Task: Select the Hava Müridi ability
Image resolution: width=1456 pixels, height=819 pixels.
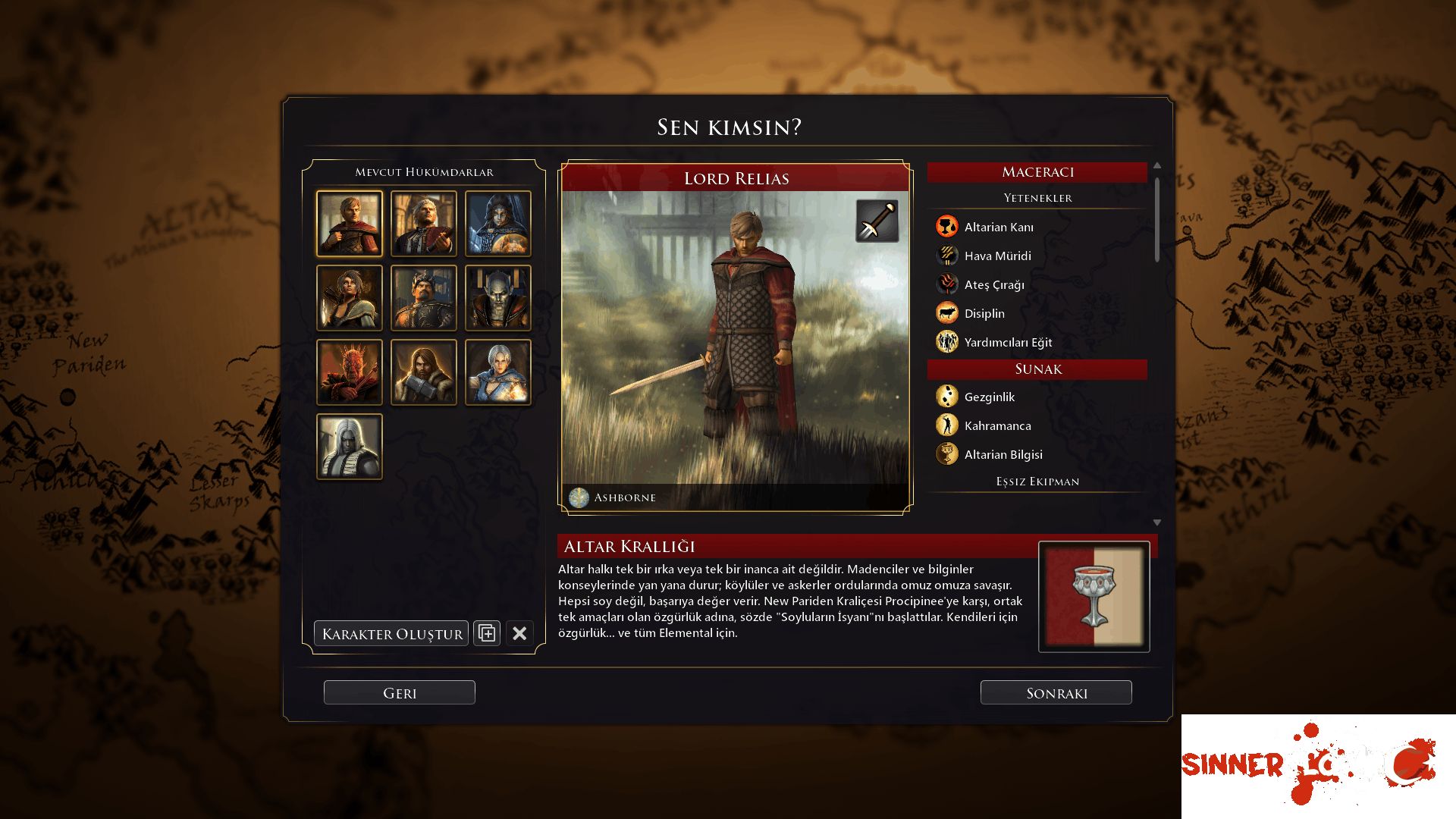Action: [x=997, y=256]
